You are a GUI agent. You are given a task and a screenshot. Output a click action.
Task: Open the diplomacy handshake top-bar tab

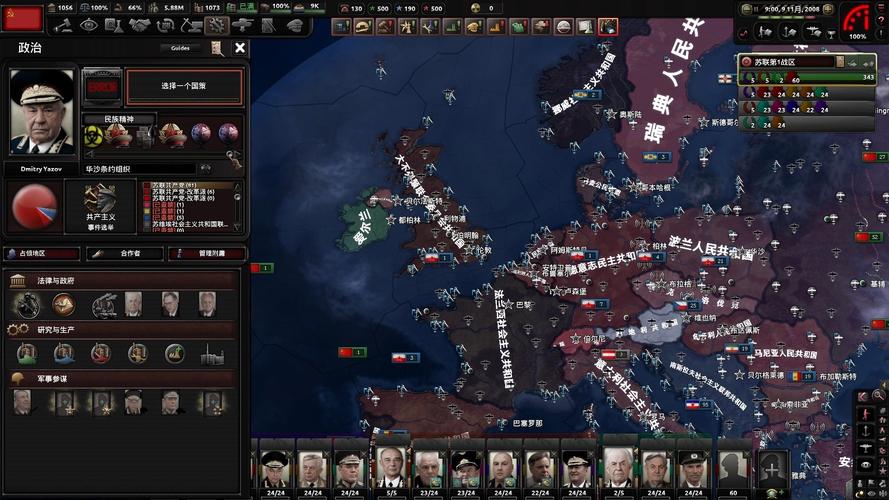point(140,25)
